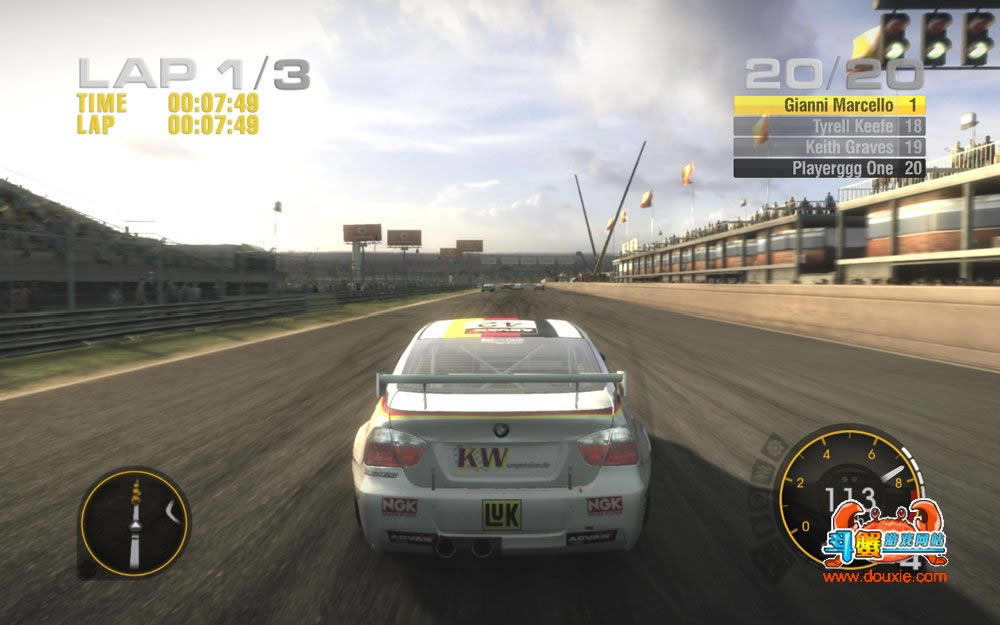Click the circular track minimap
This screenshot has width=1000, height=625.
pos(134,522)
